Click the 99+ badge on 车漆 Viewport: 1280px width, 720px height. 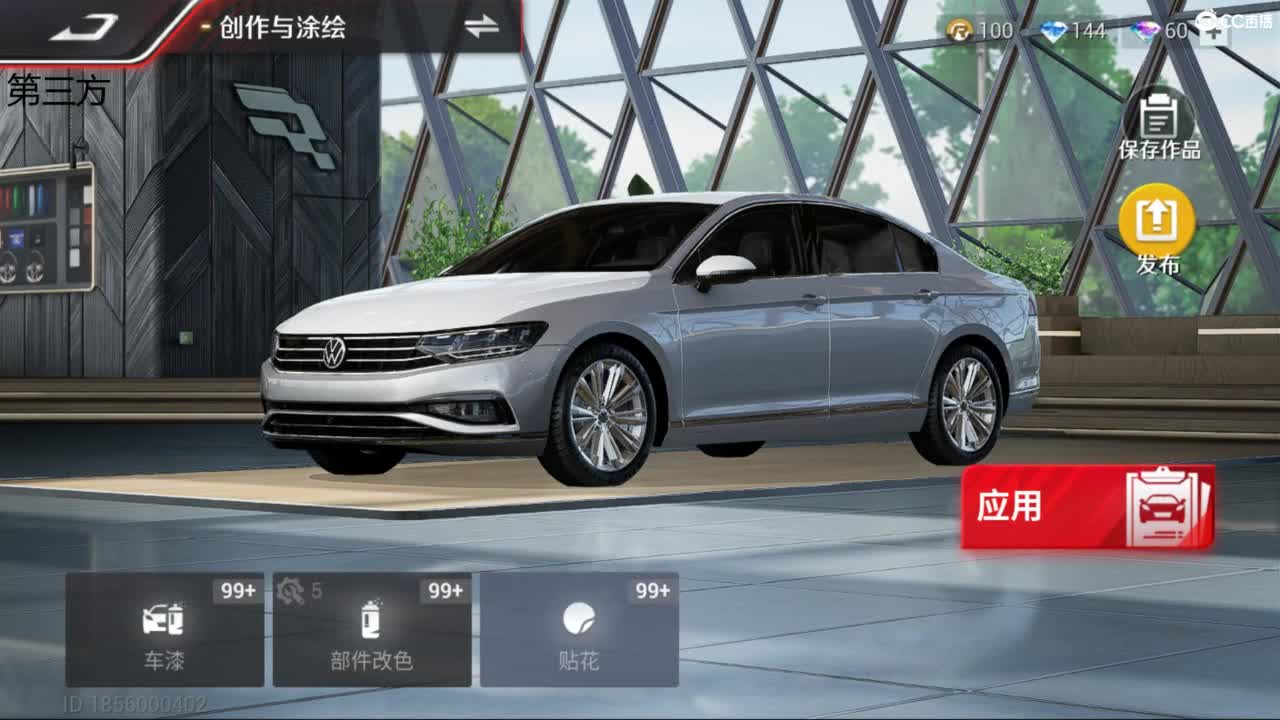tap(234, 592)
